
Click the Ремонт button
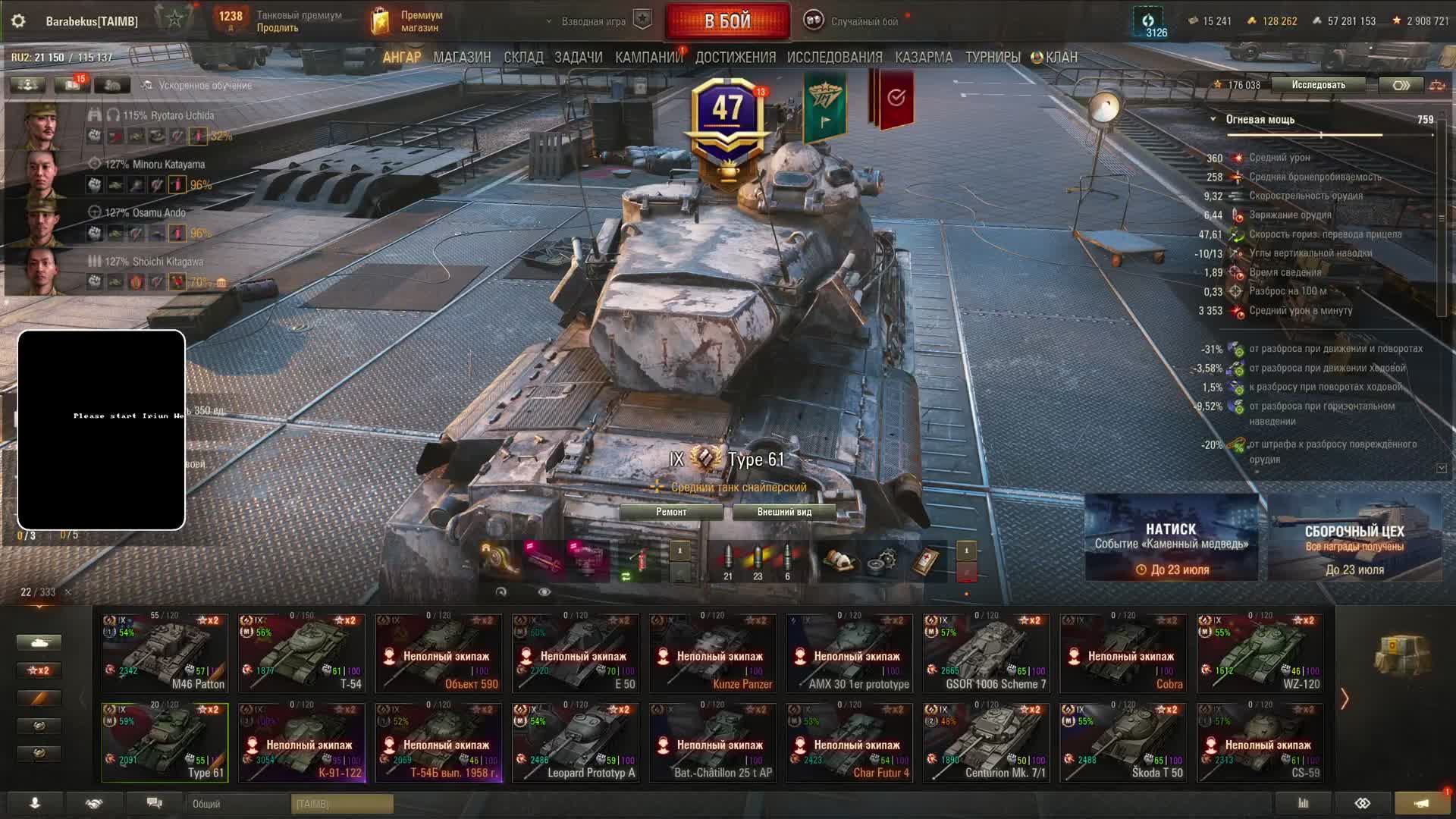671,512
